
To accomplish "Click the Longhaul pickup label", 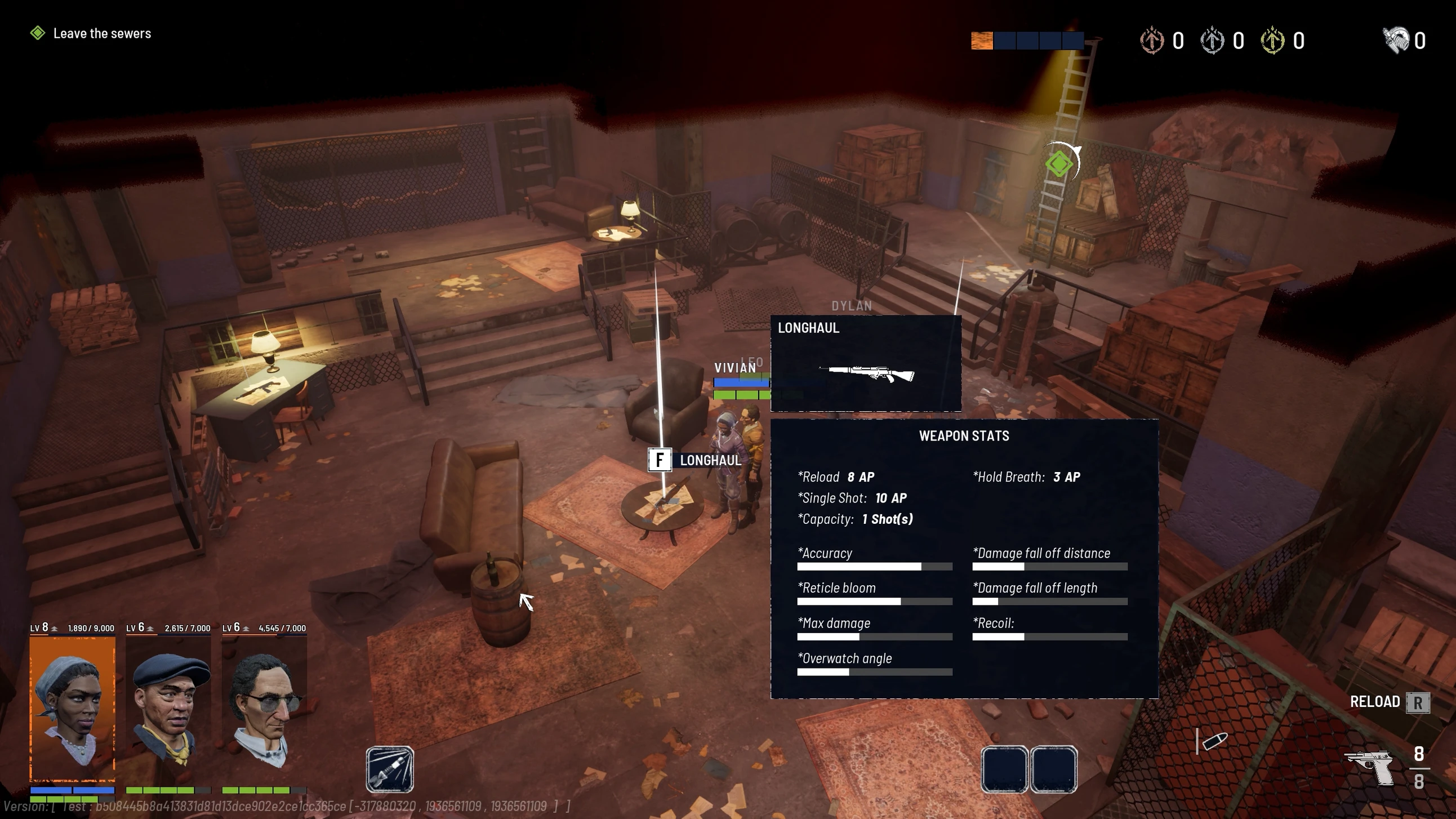I will (710, 460).
